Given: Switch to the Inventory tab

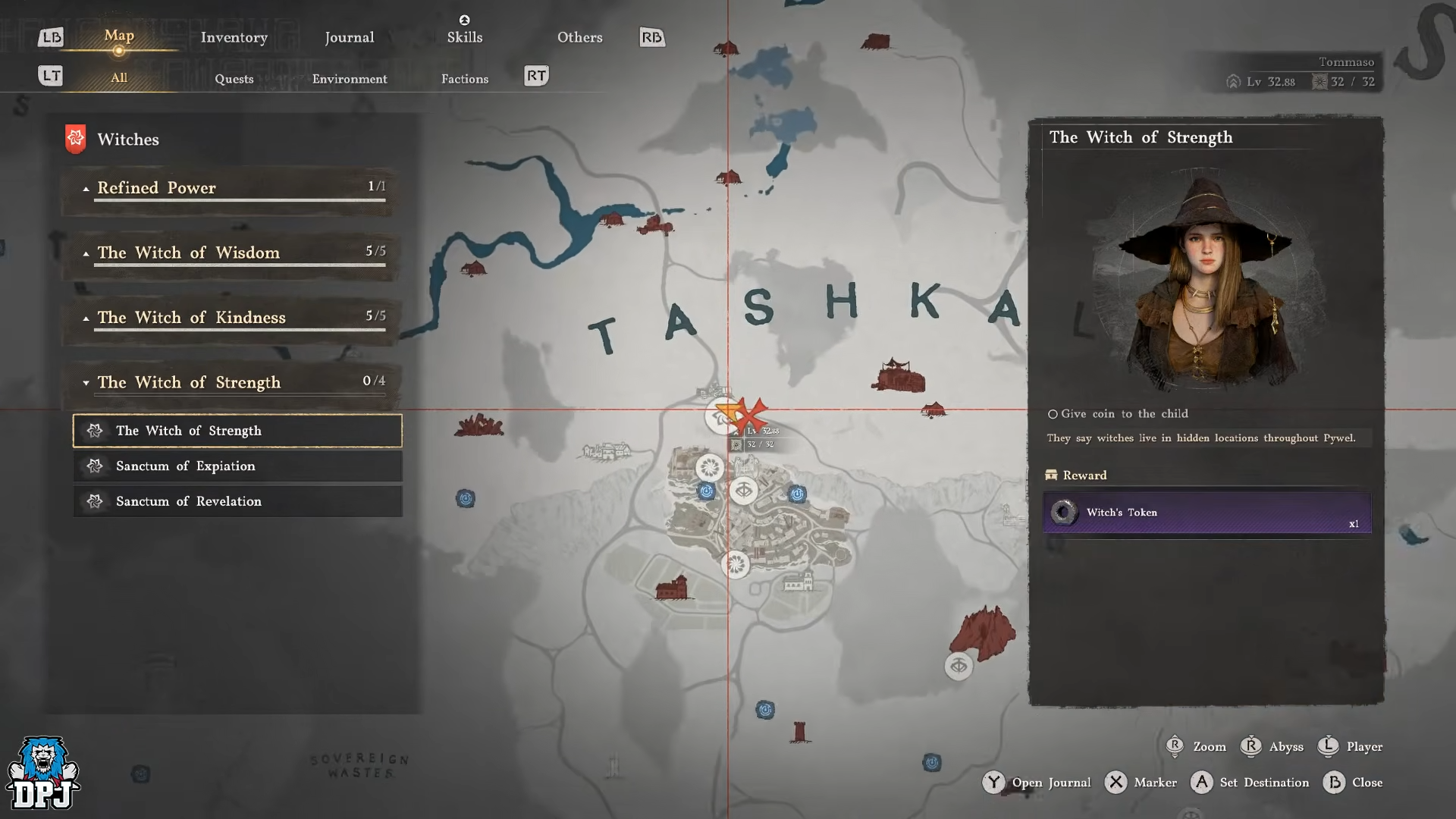Looking at the screenshot, I should (234, 37).
